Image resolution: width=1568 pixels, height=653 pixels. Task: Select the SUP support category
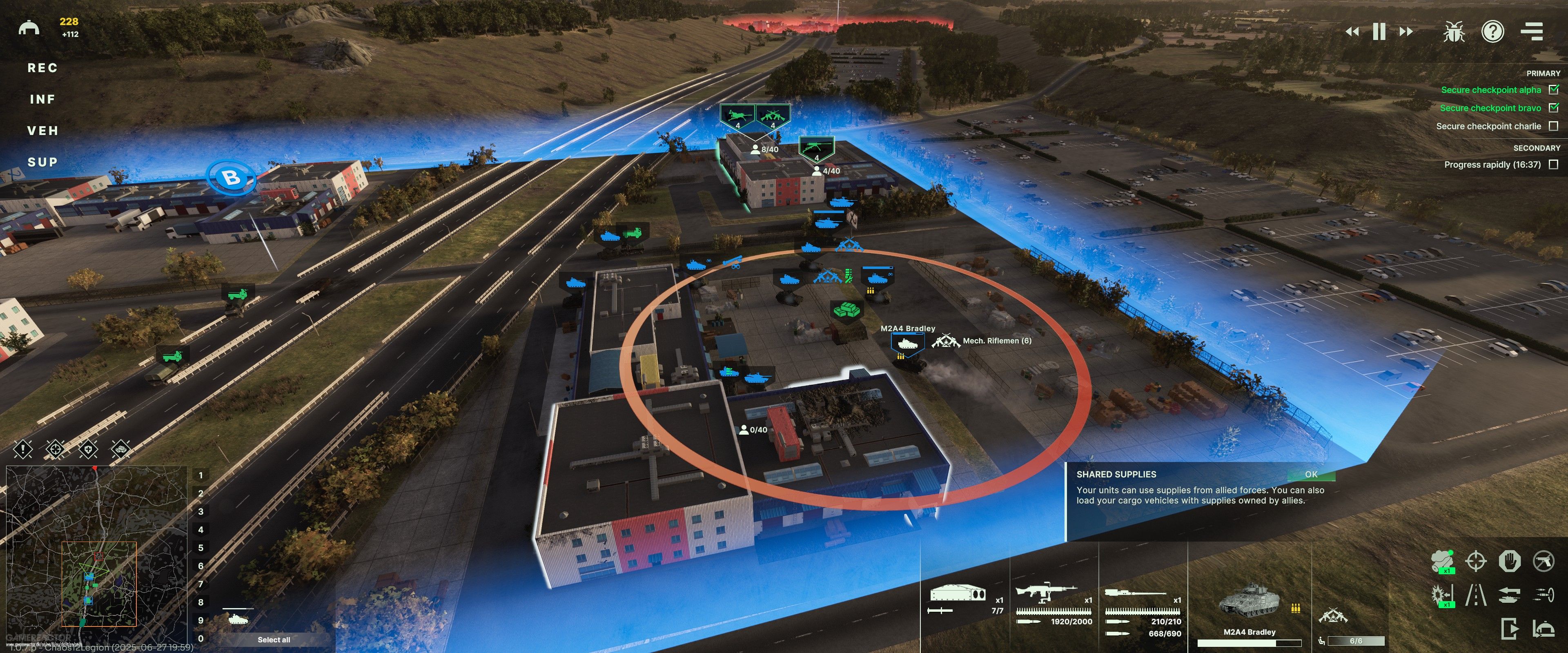coord(42,162)
